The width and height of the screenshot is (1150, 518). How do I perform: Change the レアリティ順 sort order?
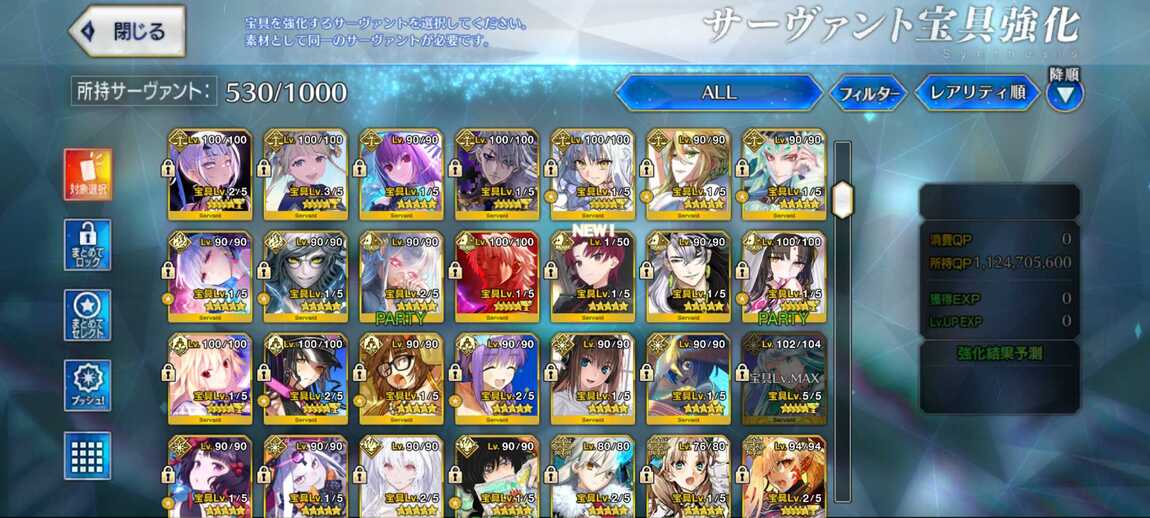pyautogui.click(x=977, y=93)
